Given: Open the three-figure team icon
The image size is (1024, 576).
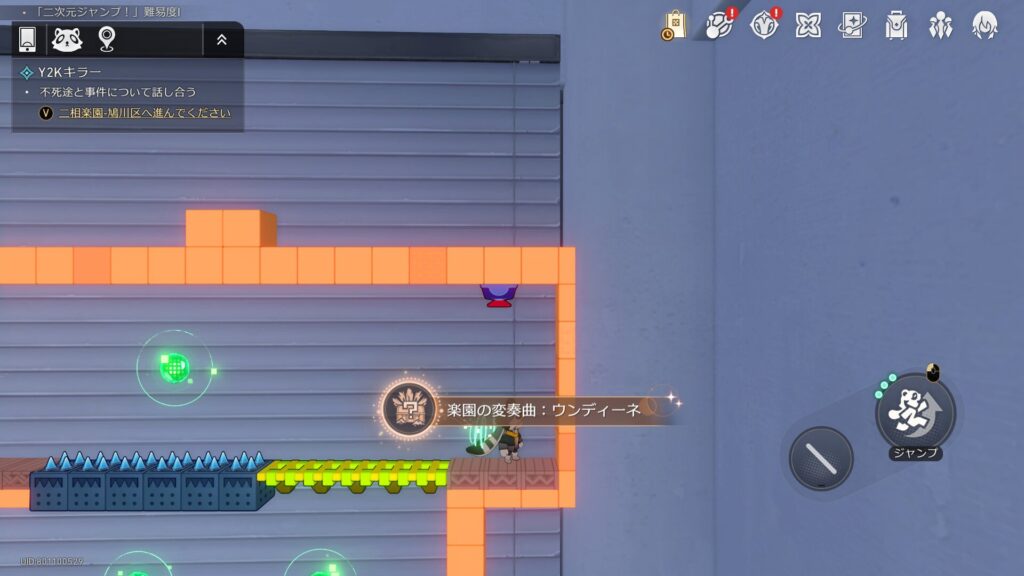Looking at the screenshot, I should click(940, 25).
